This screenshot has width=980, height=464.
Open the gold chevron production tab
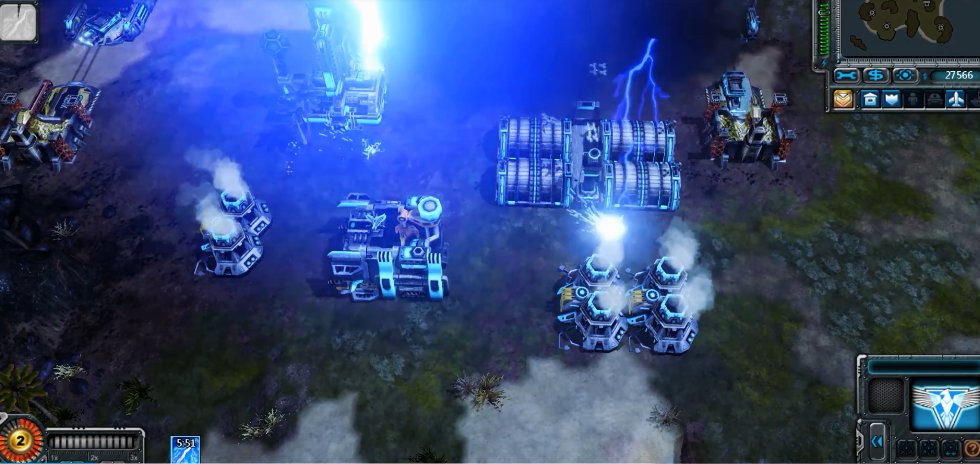pos(843,99)
